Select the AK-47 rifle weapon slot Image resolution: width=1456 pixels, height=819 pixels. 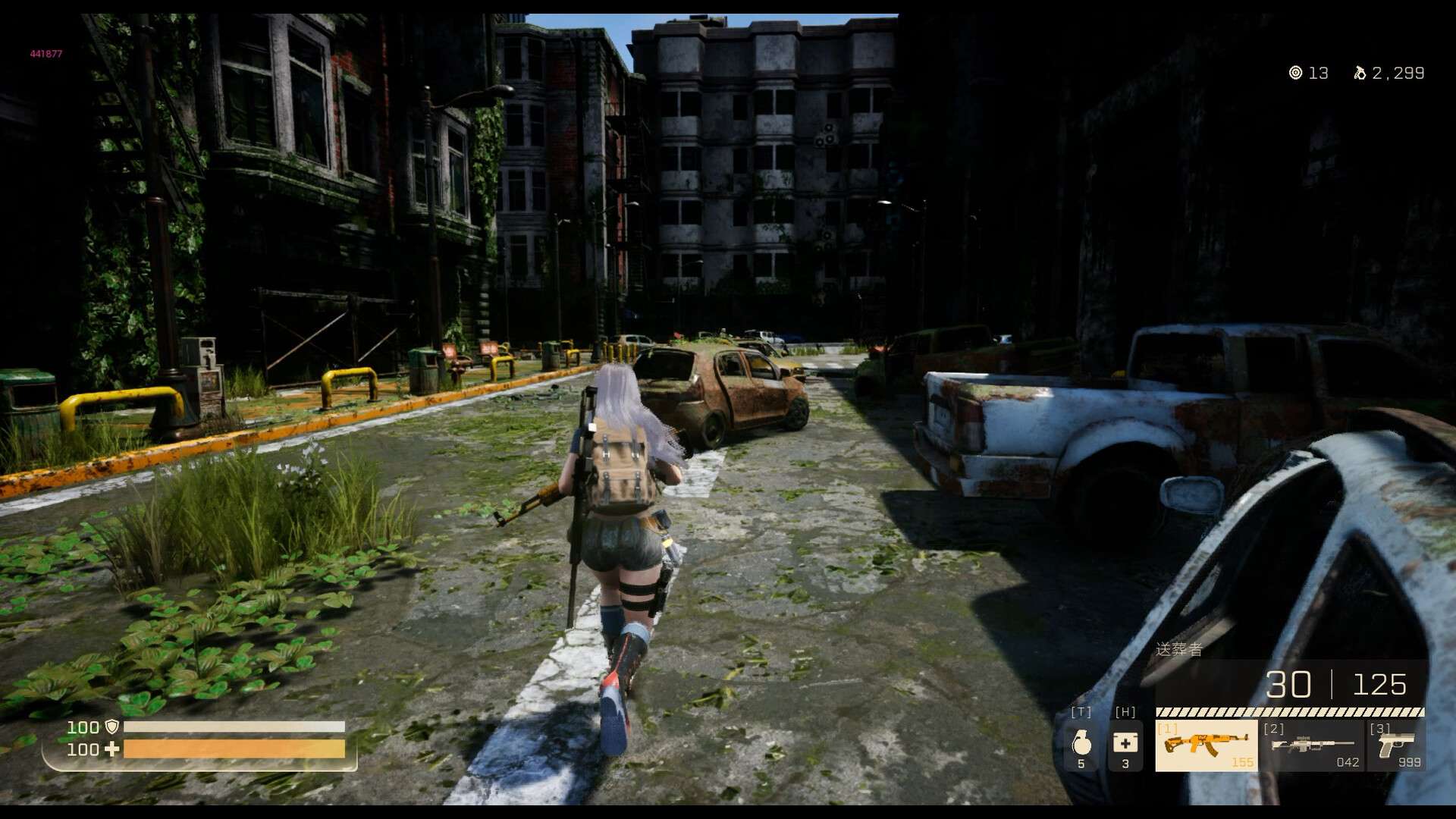[1206, 745]
